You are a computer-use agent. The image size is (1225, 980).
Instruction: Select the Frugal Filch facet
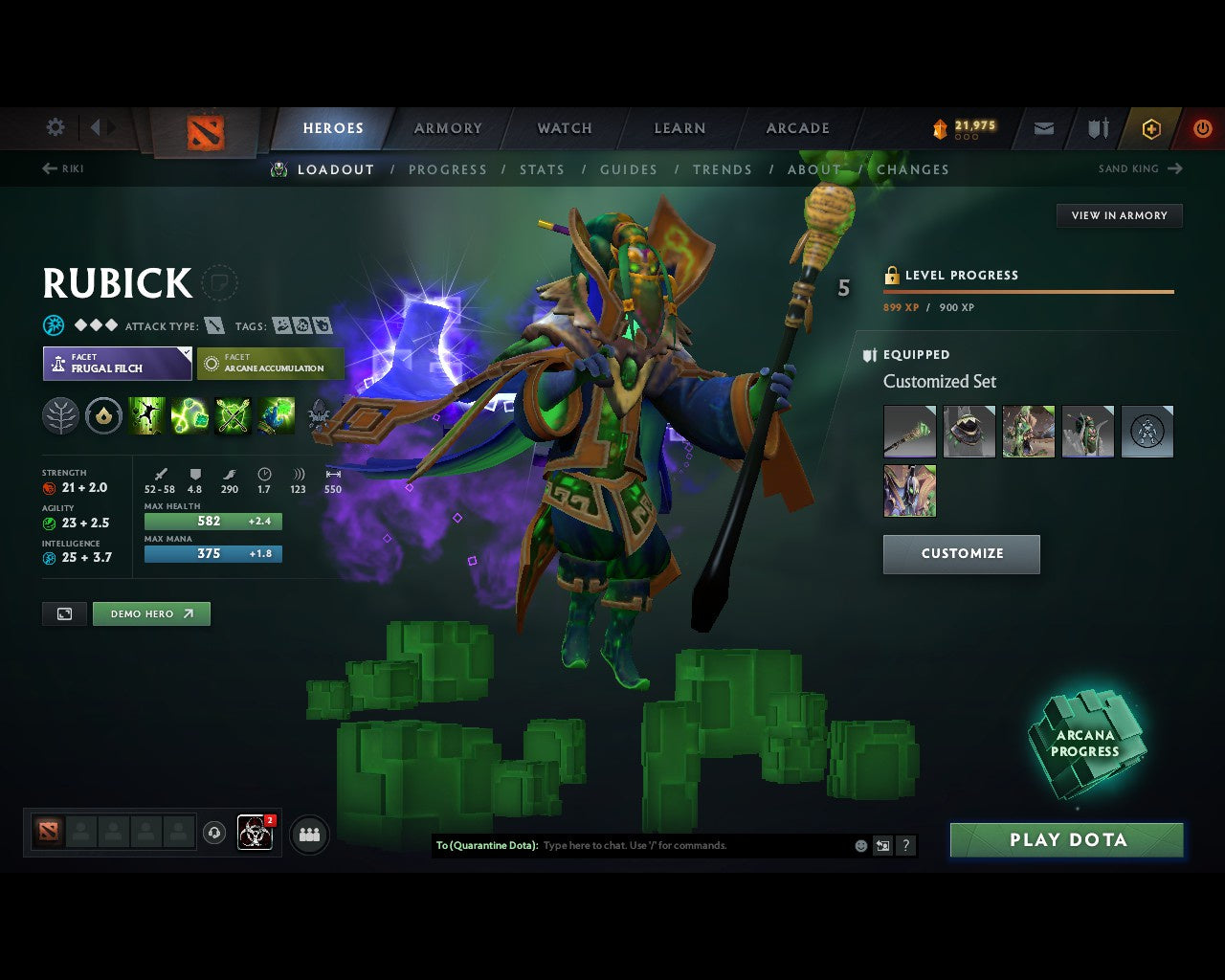[117, 364]
